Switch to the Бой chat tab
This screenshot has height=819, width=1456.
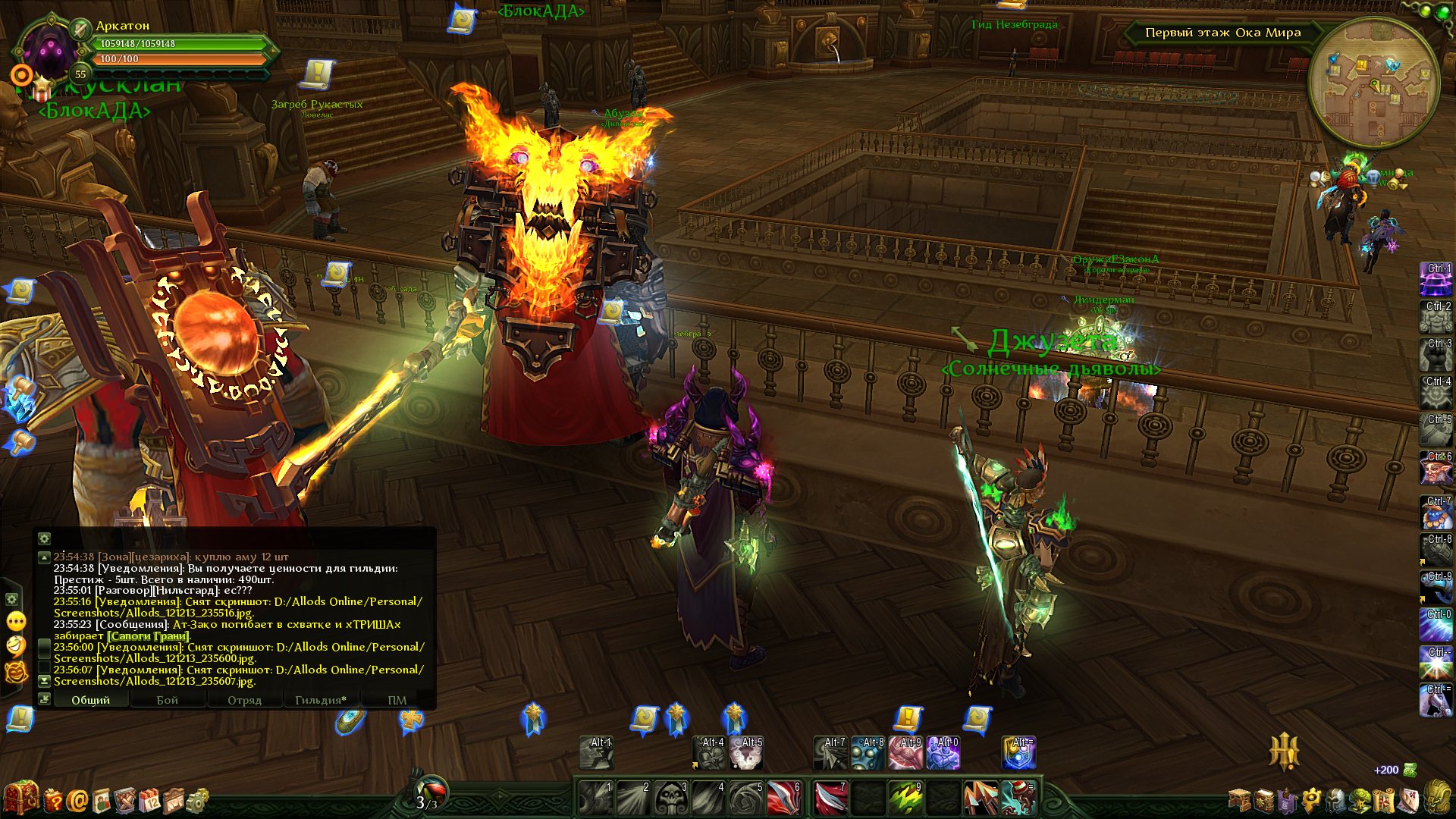pos(168,700)
